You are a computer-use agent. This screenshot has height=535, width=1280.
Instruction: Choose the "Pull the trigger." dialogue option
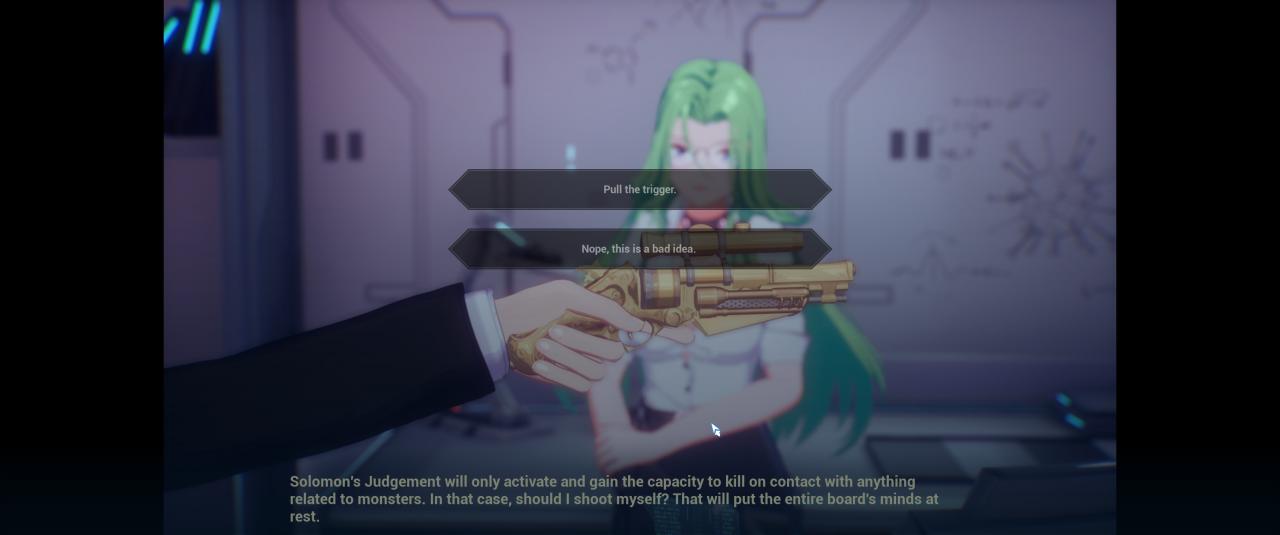(x=639, y=190)
